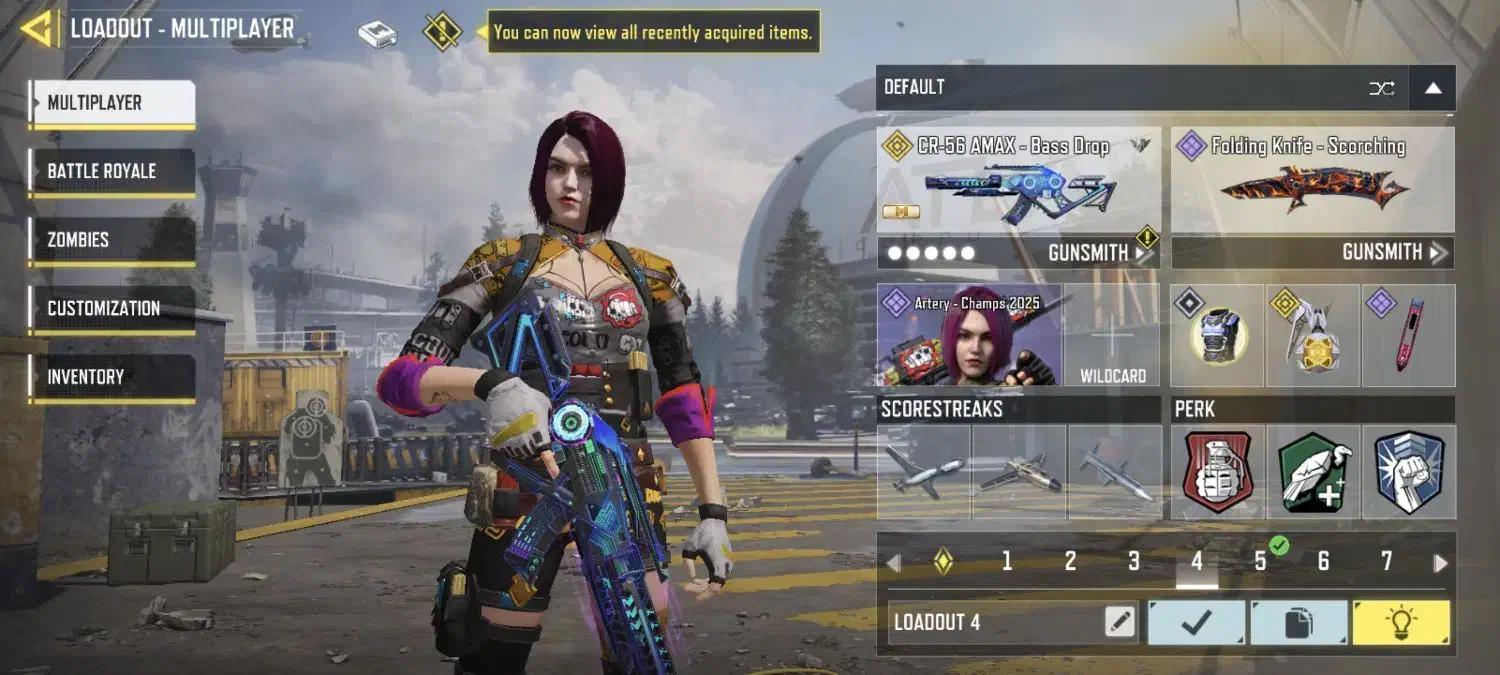Open the Zombies loadout tab
Screen dimensions: 1500x675
click(112, 240)
